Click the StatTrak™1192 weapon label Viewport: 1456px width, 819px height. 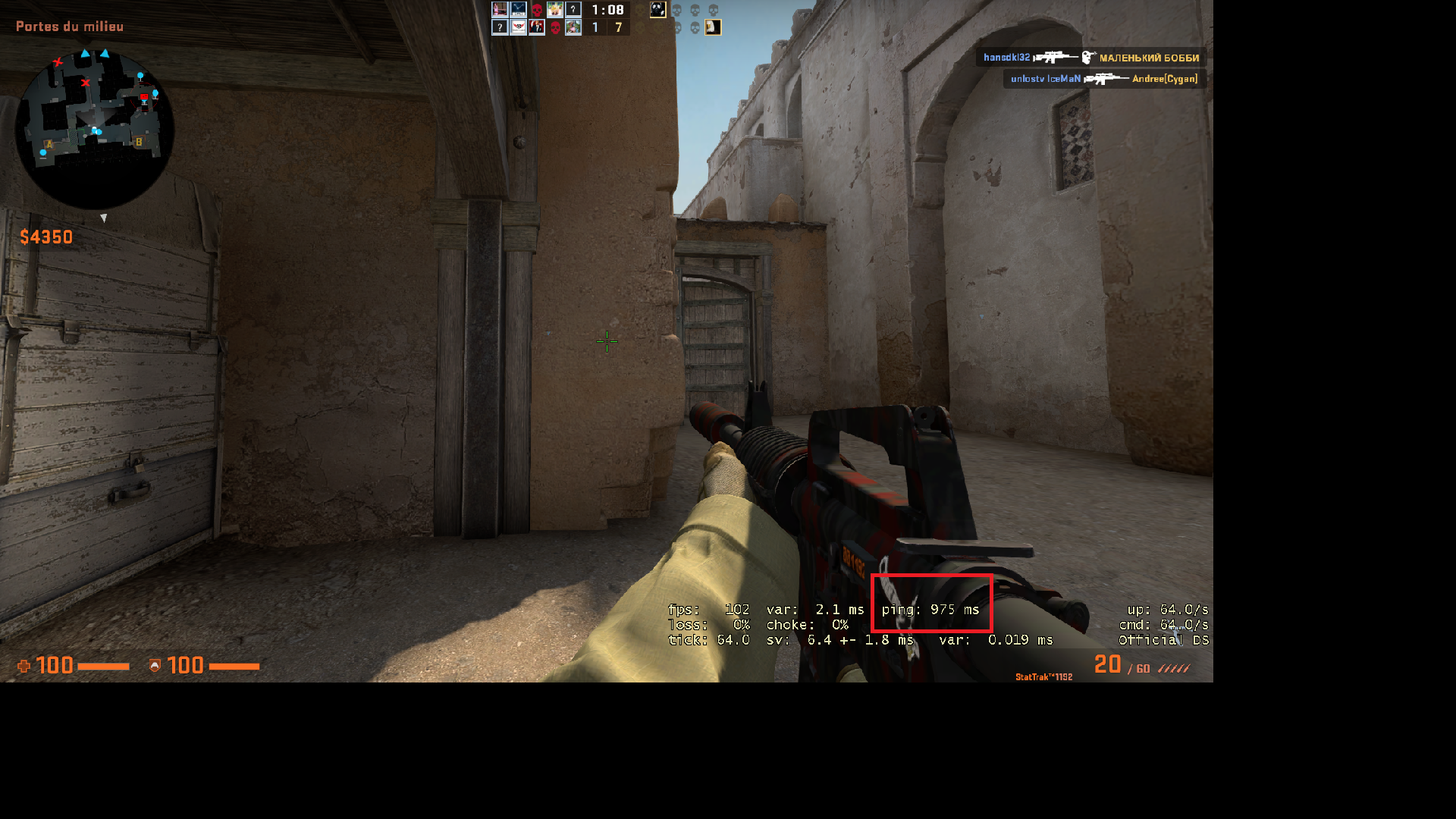pyautogui.click(x=1043, y=675)
